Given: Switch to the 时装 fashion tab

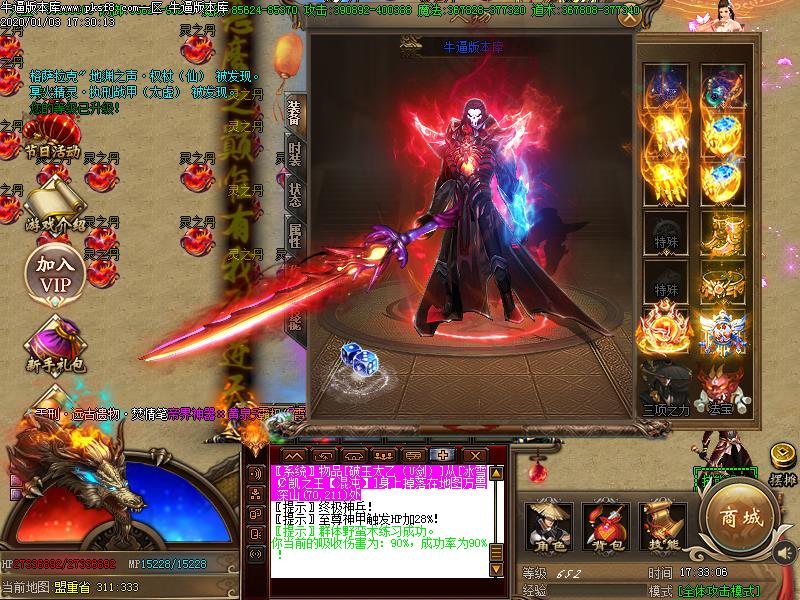Looking at the screenshot, I should point(294,153).
